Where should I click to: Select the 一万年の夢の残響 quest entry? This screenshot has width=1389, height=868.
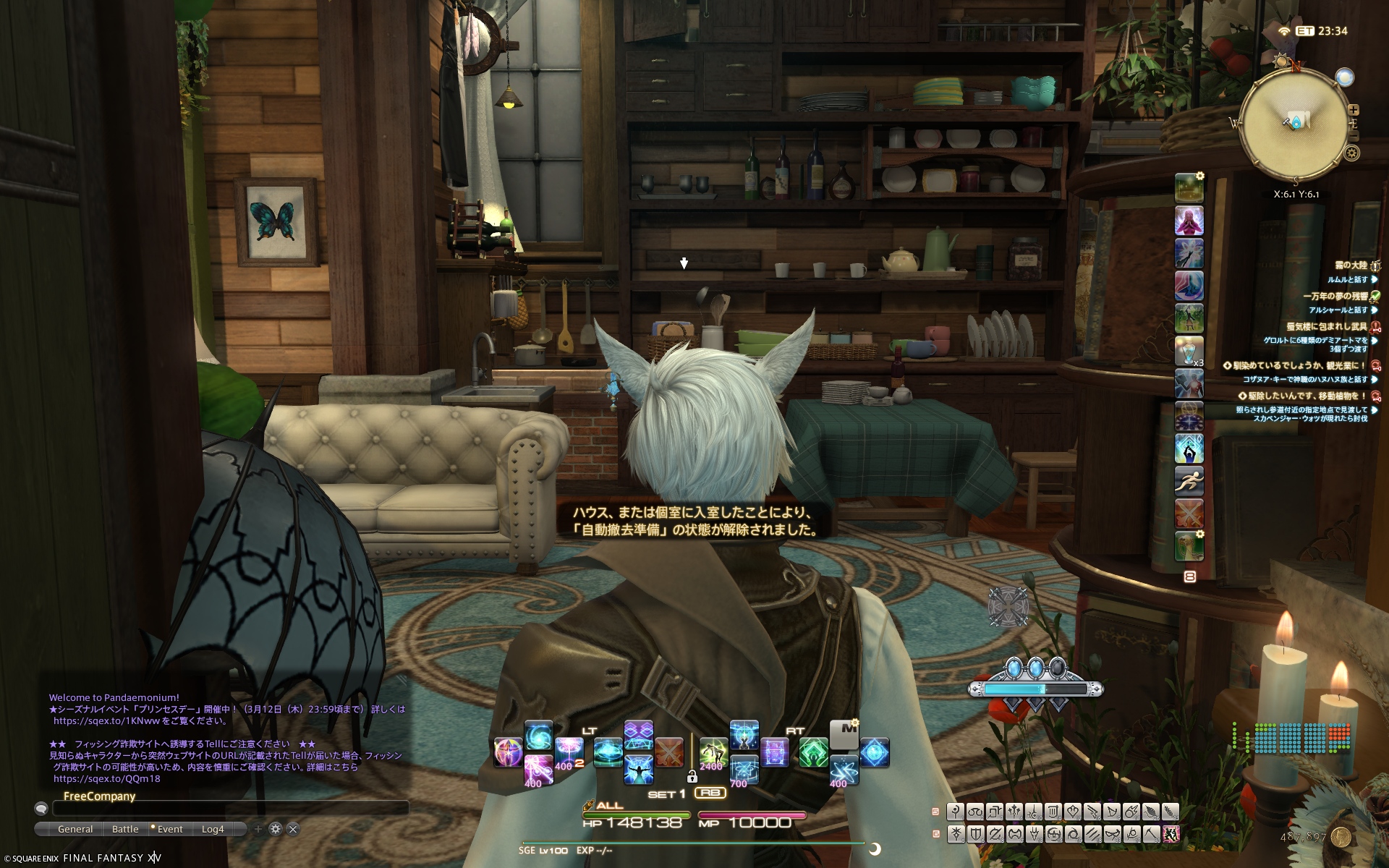pos(1335,296)
